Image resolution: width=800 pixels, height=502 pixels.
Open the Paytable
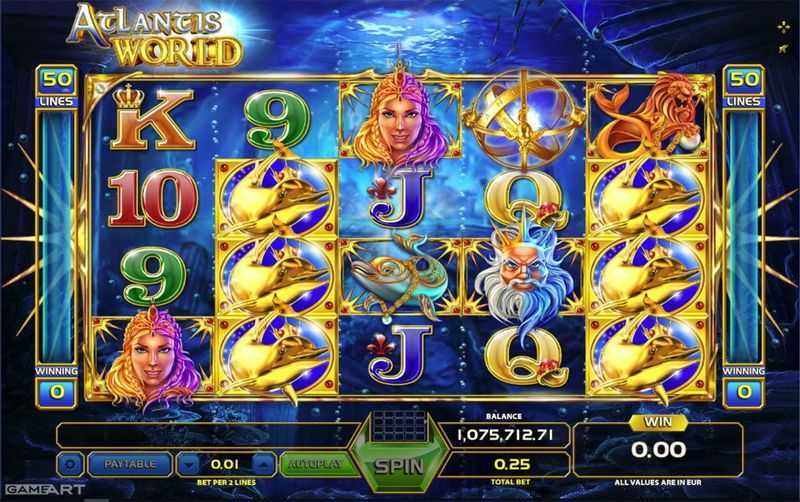click(x=130, y=464)
